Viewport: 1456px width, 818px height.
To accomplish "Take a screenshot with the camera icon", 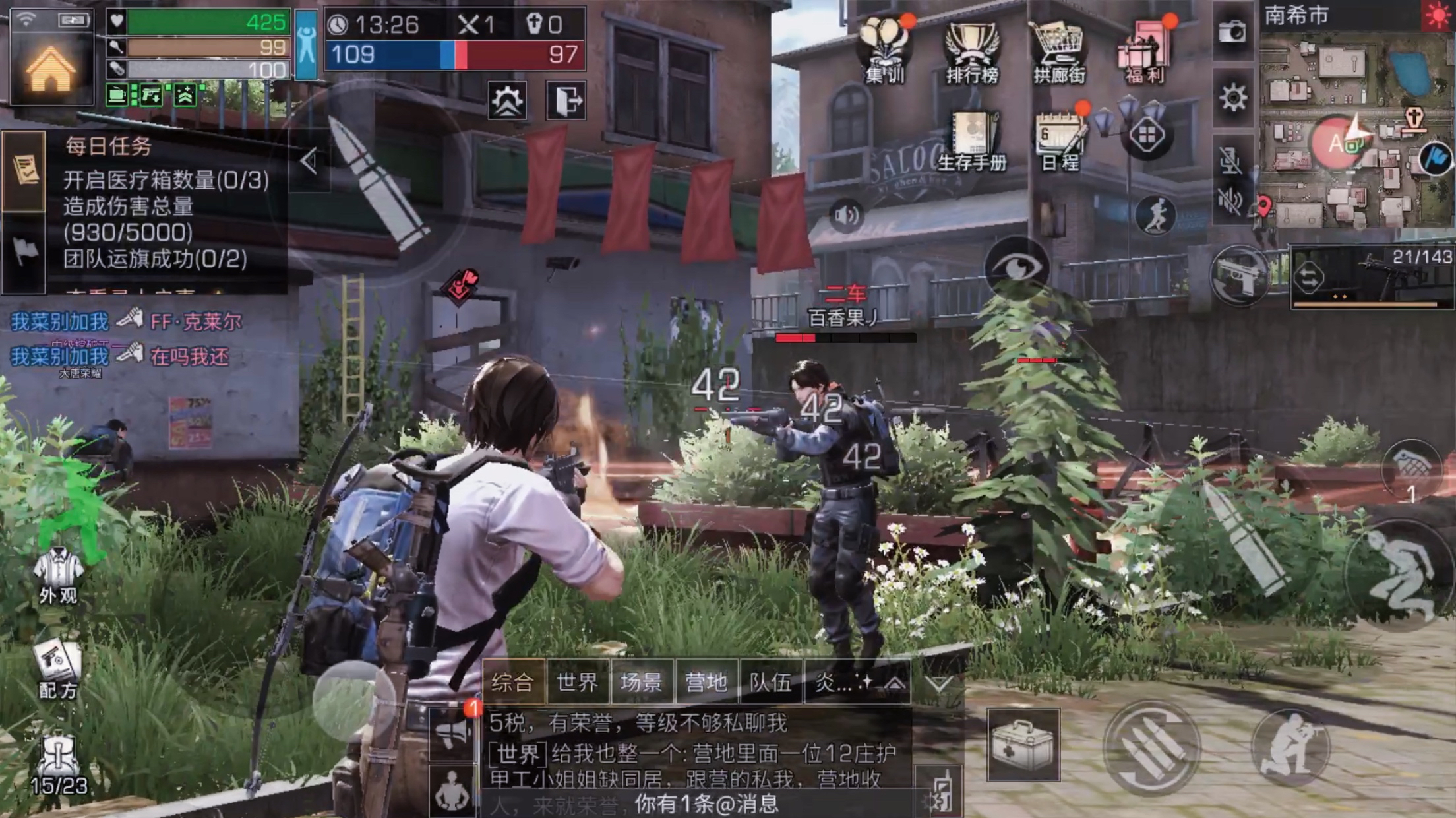I will click(1232, 32).
